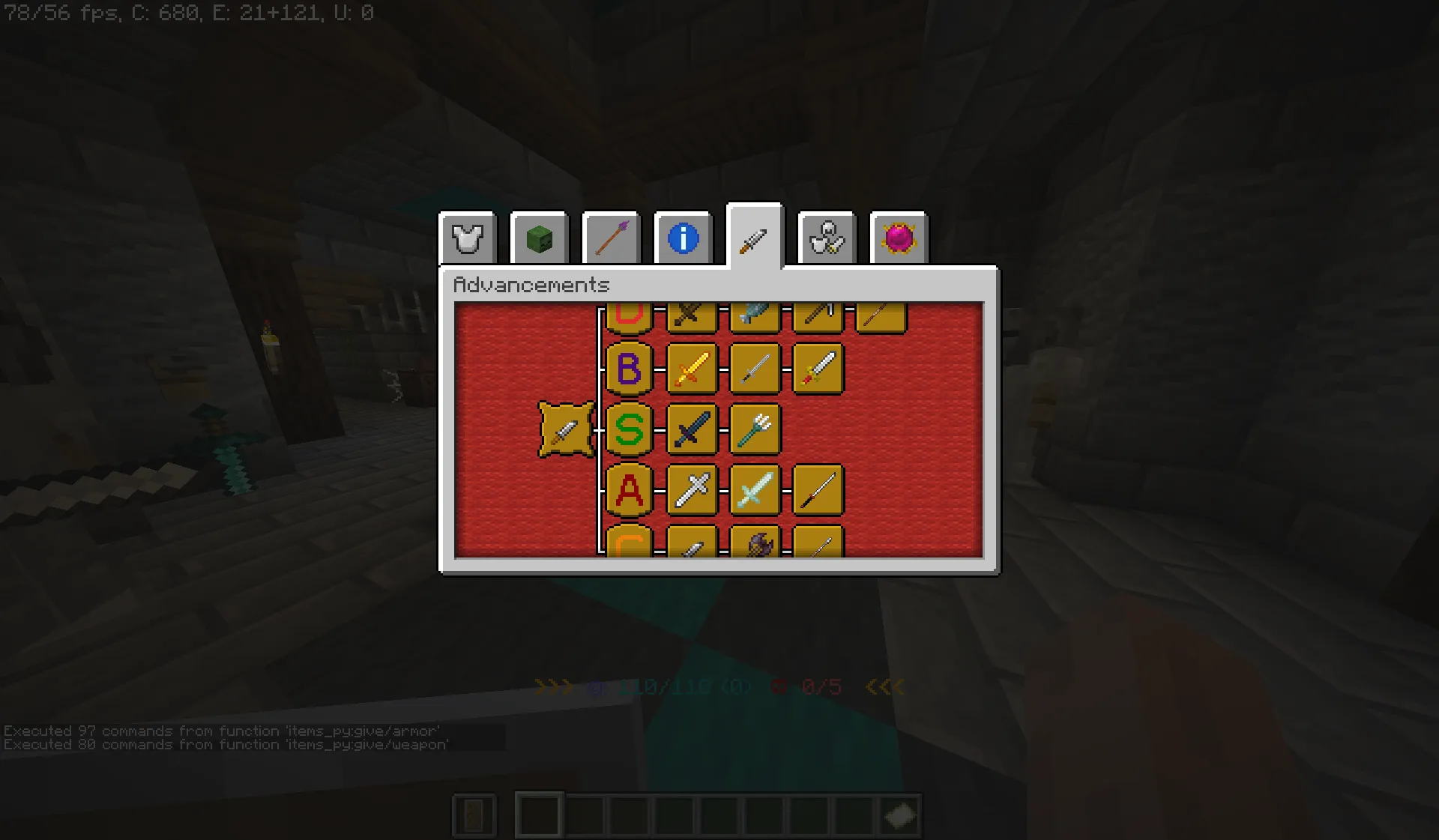Switch to the iron chestplate armor tab

coord(468,238)
